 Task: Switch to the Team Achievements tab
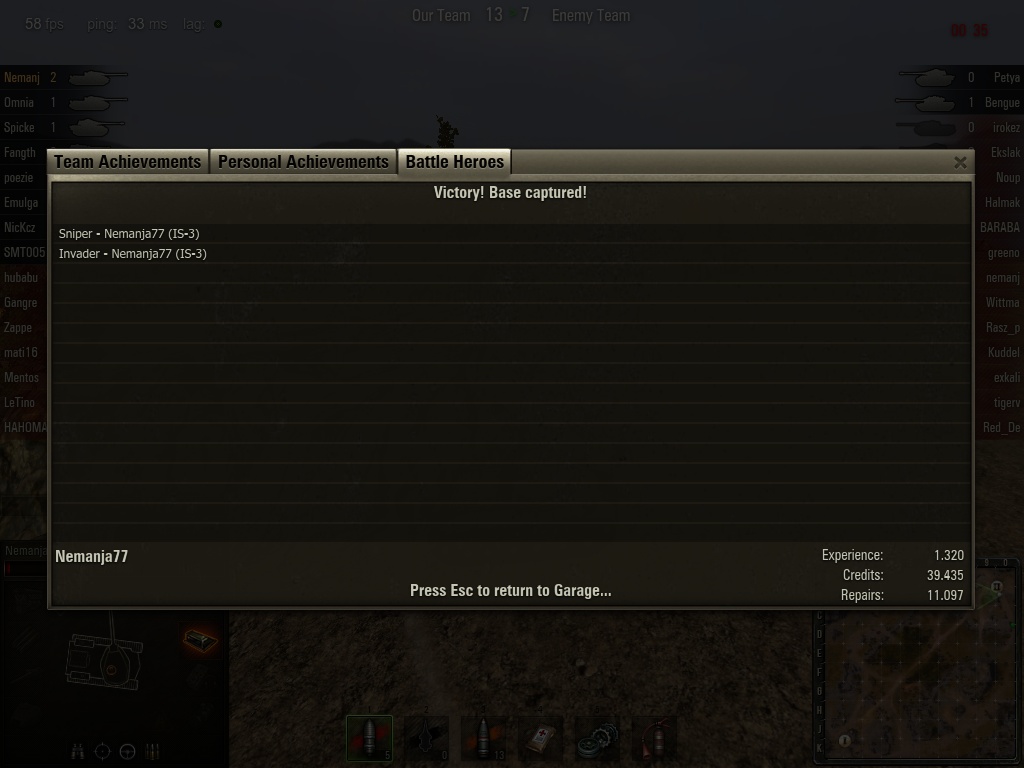128,162
